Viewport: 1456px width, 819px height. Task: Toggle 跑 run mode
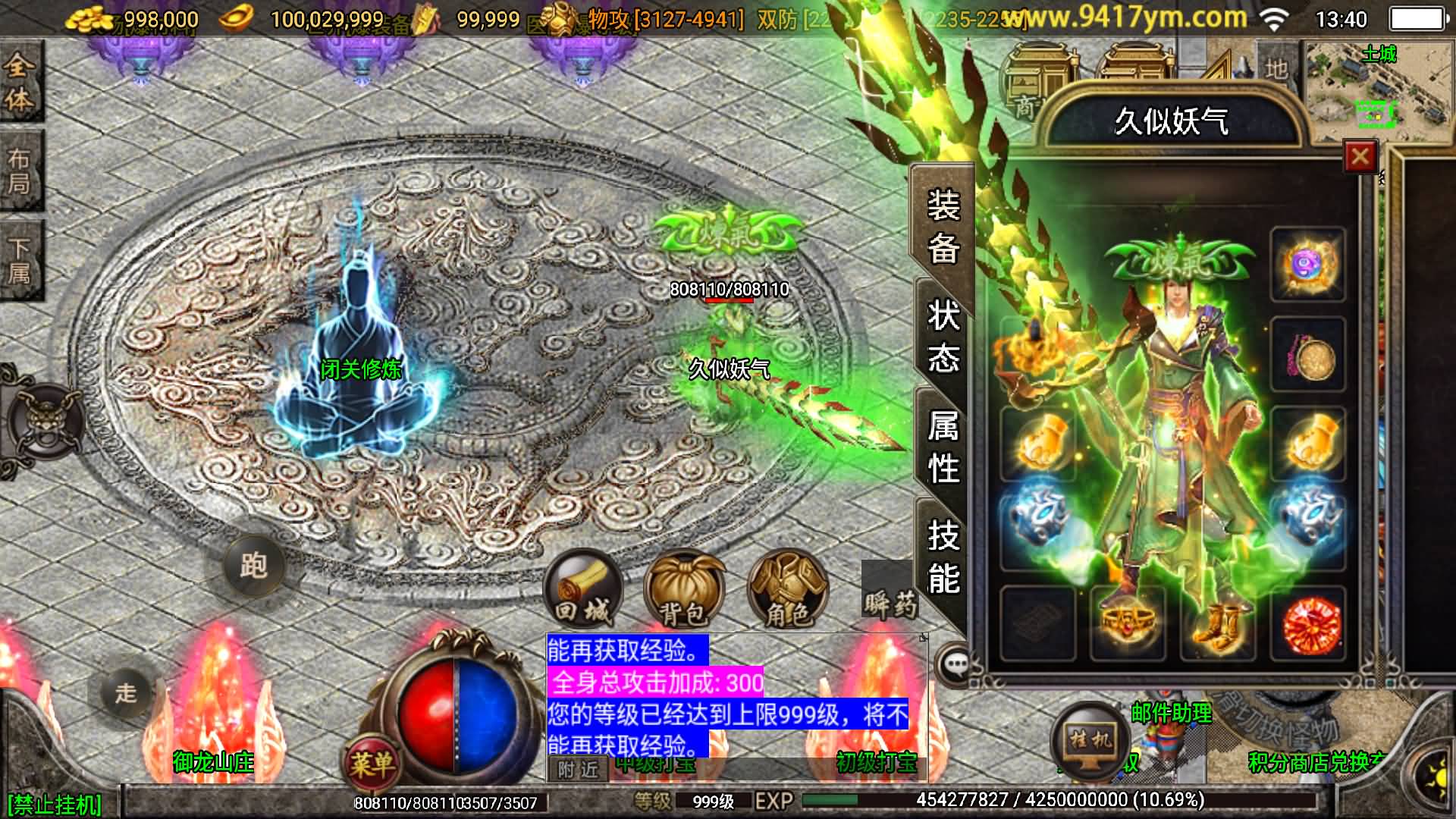click(x=253, y=566)
